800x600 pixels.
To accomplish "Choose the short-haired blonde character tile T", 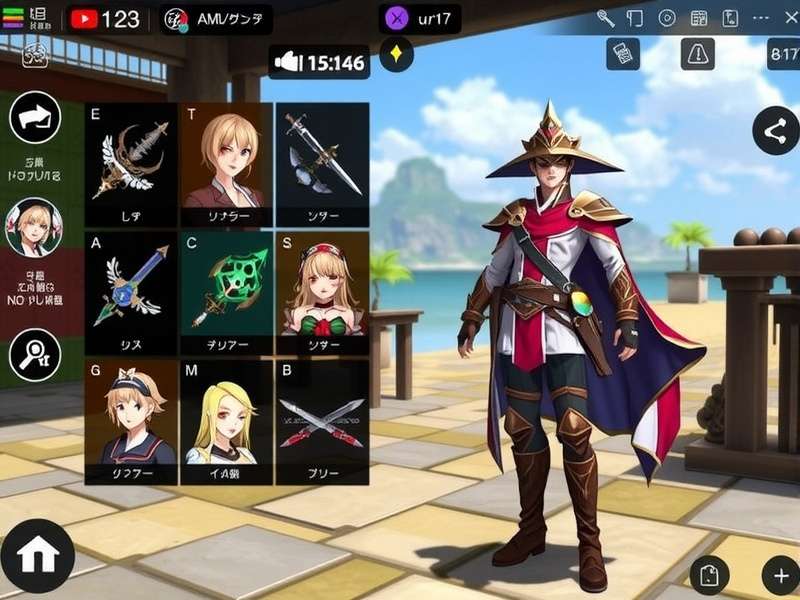I will [x=228, y=165].
